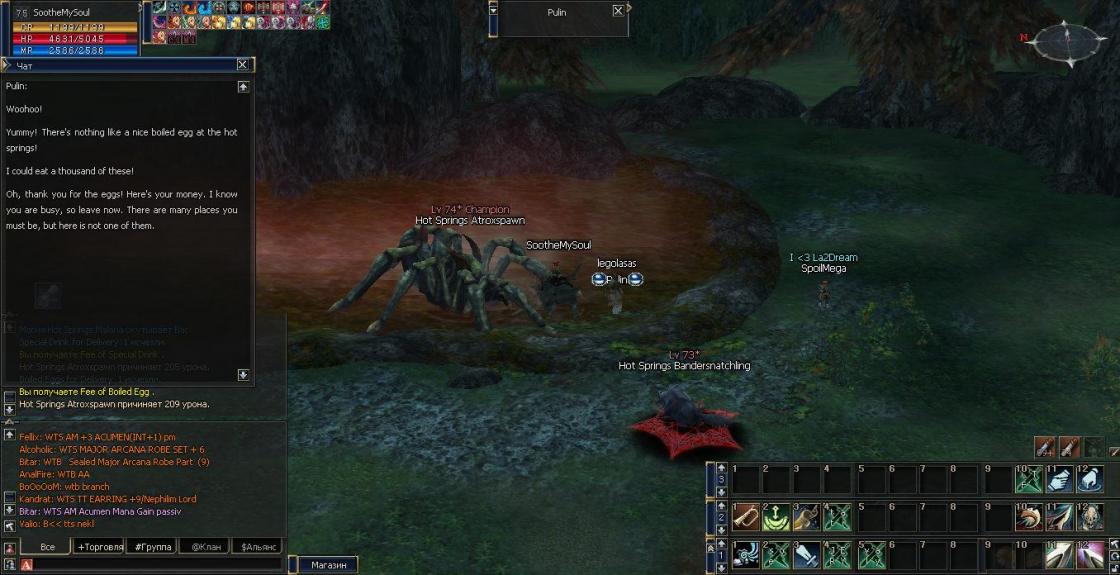Switch to the +Торговля trade chat tab
This screenshot has height=575, width=1120.
pyautogui.click(x=100, y=547)
